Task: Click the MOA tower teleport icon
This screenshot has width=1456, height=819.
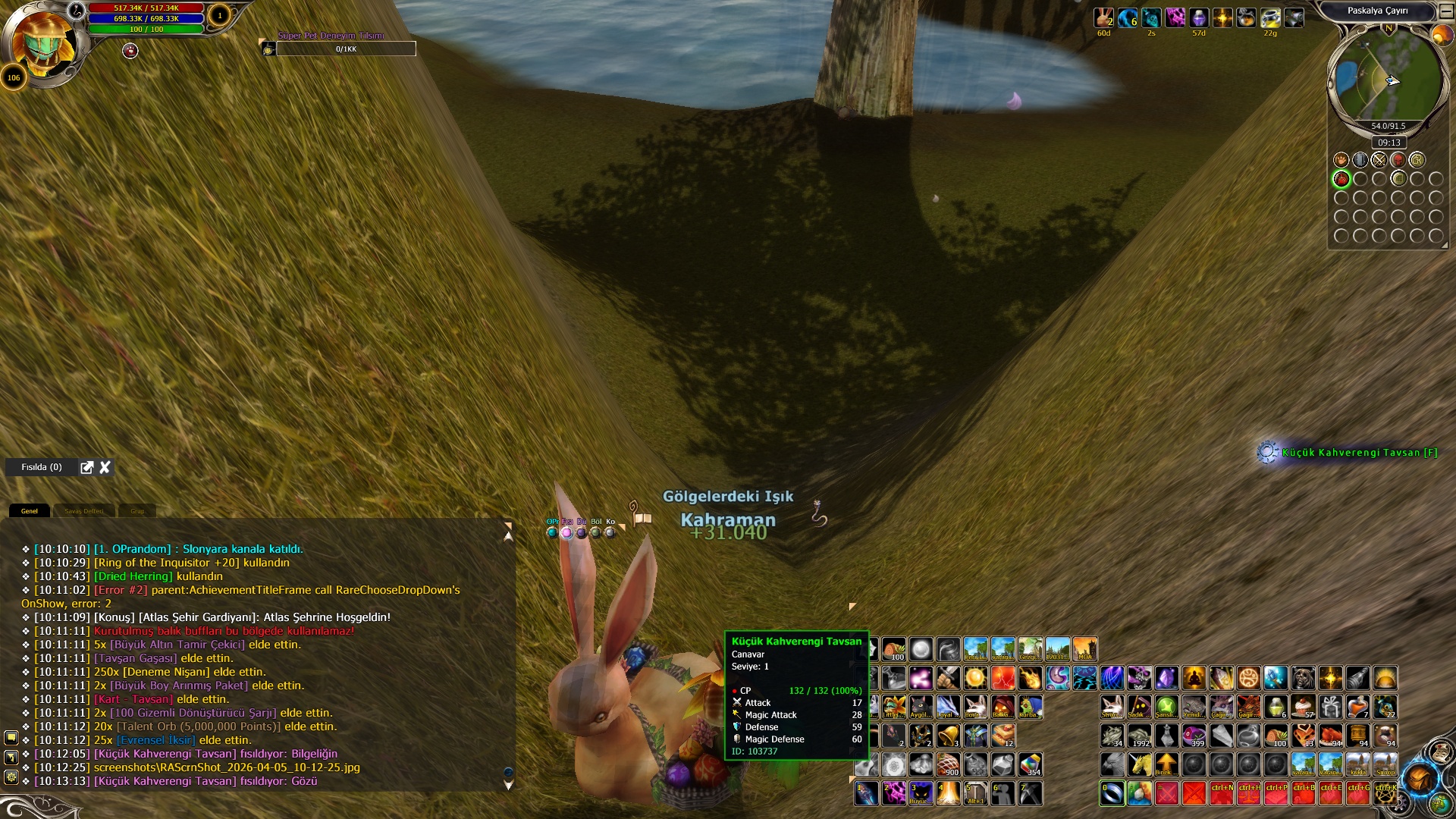Action: coord(1084,649)
